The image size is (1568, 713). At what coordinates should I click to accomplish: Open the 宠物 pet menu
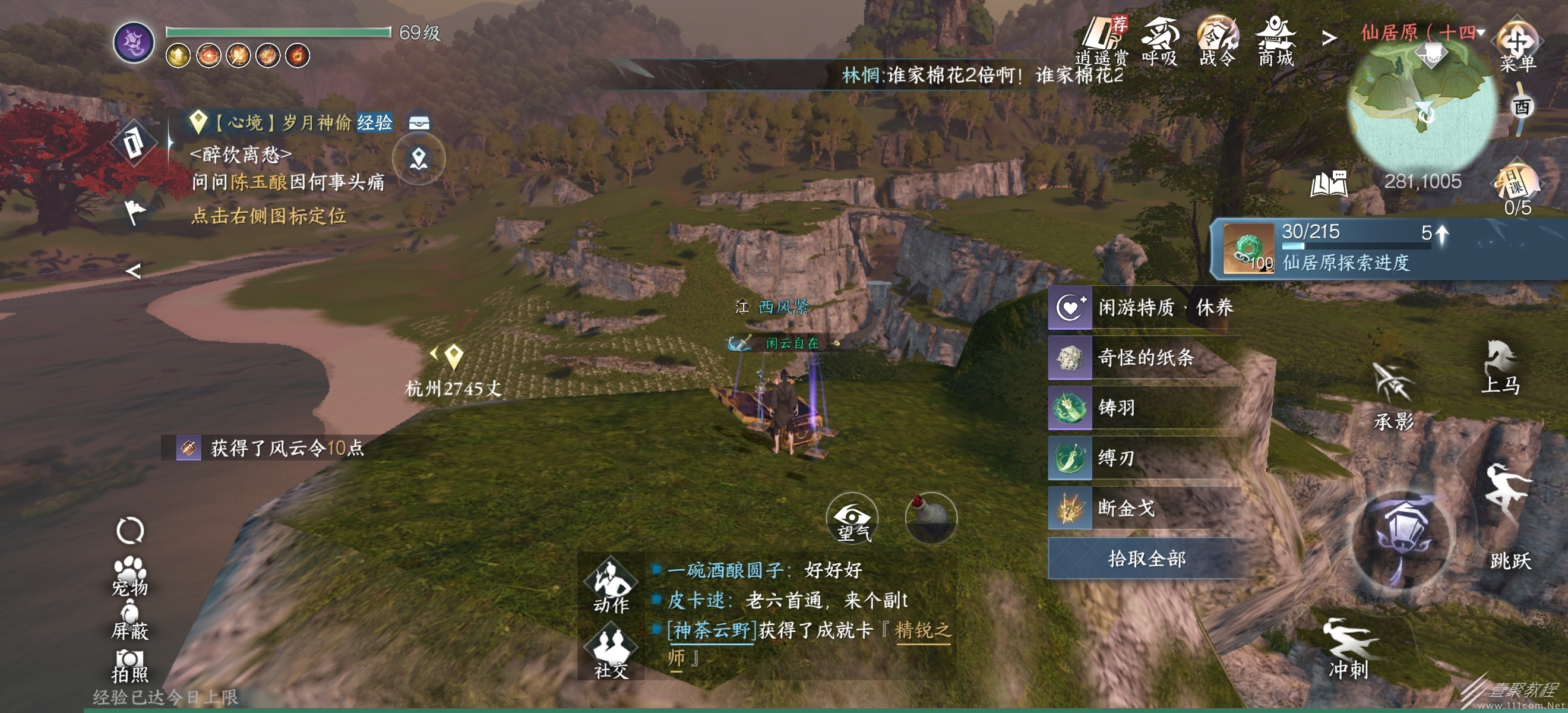click(x=129, y=576)
